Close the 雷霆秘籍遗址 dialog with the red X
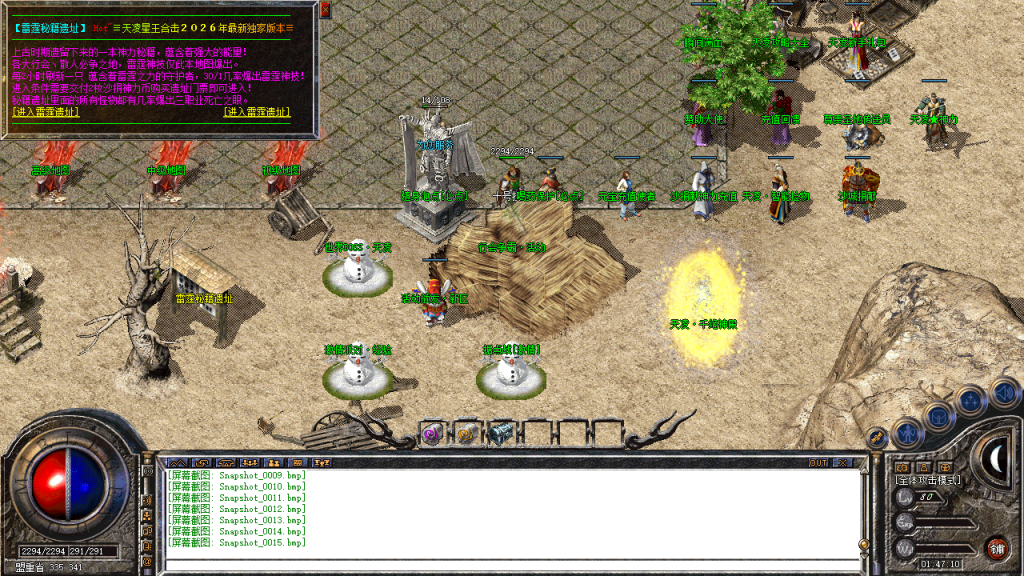Image resolution: width=1024 pixels, height=576 pixels. (x=326, y=9)
